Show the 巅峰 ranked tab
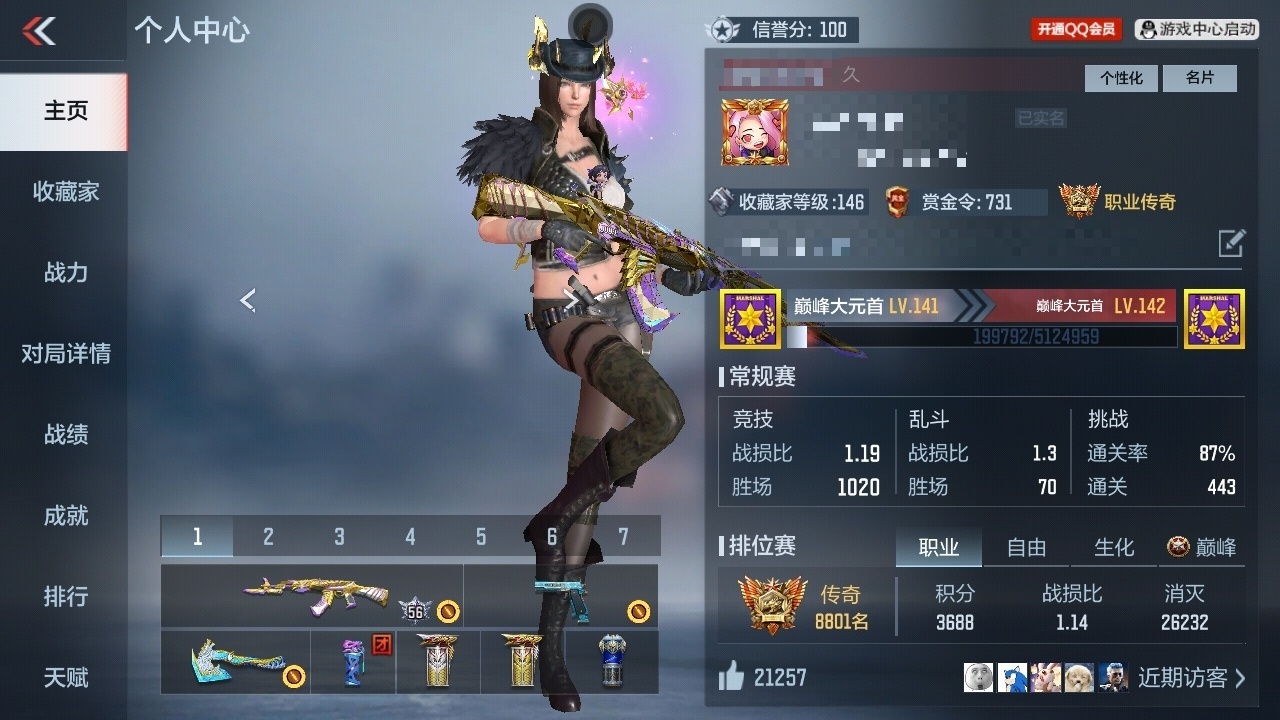The width and height of the screenshot is (1280, 720). coord(1202,547)
